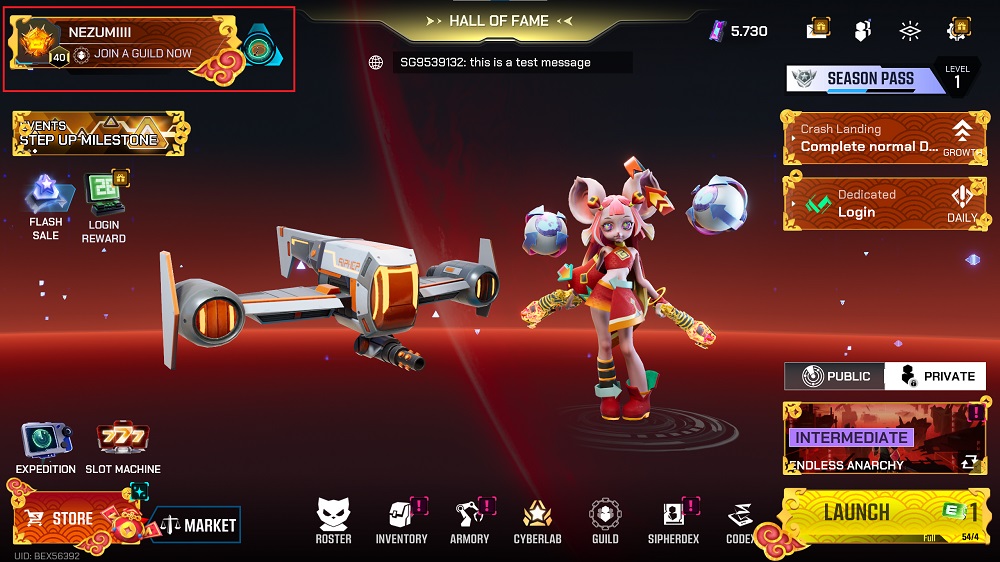
Task: Open the Market
Action: coord(197,524)
